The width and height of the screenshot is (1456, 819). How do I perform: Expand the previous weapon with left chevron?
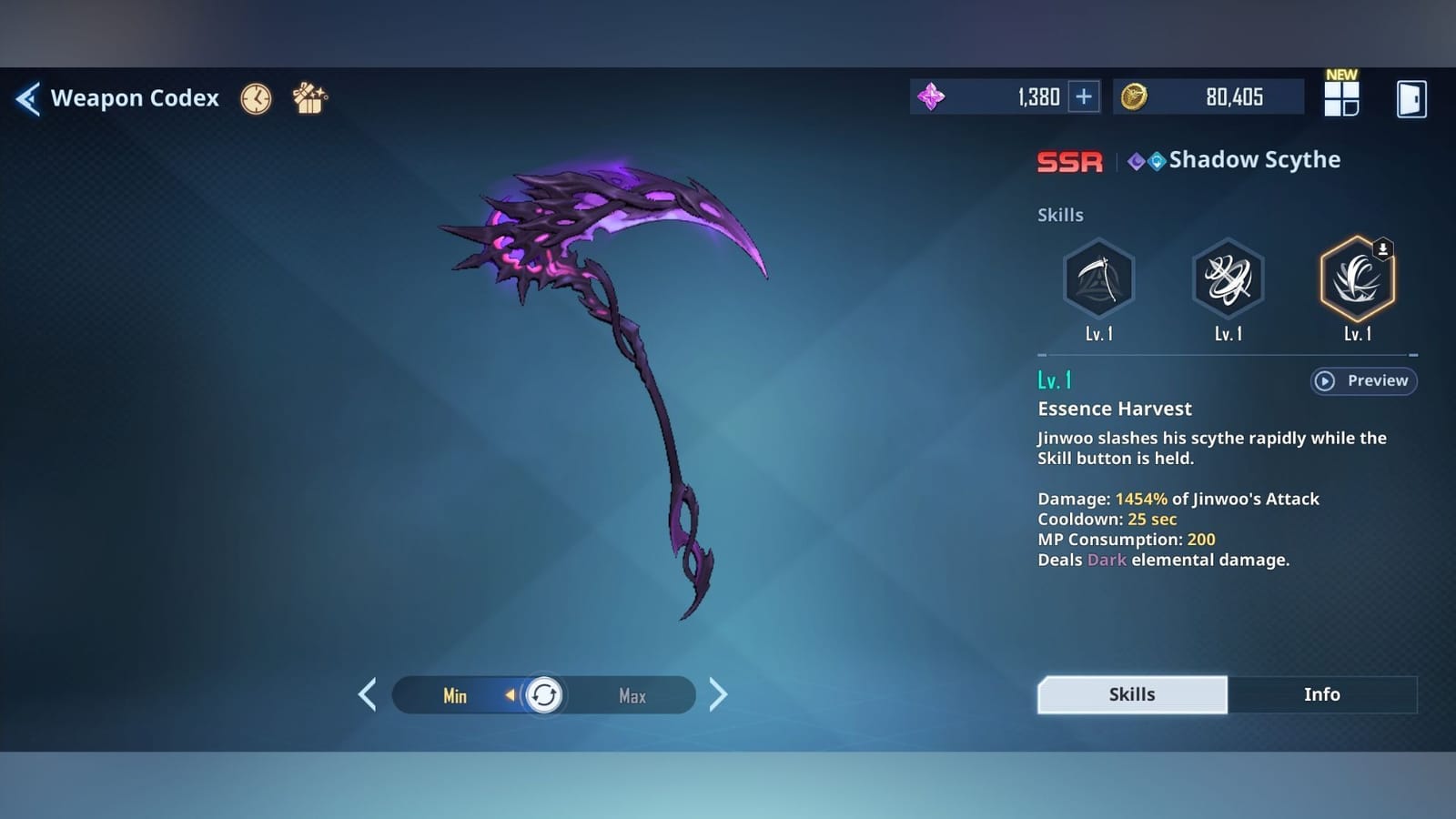coord(368,694)
